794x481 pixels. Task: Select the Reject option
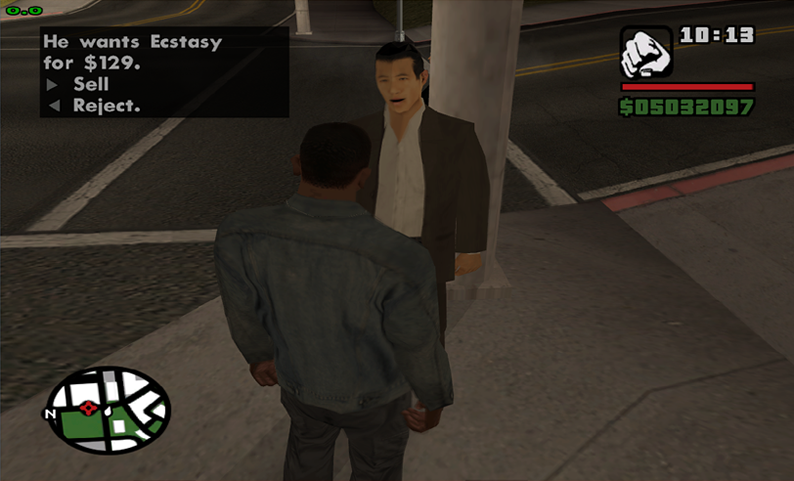click(x=105, y=105)
